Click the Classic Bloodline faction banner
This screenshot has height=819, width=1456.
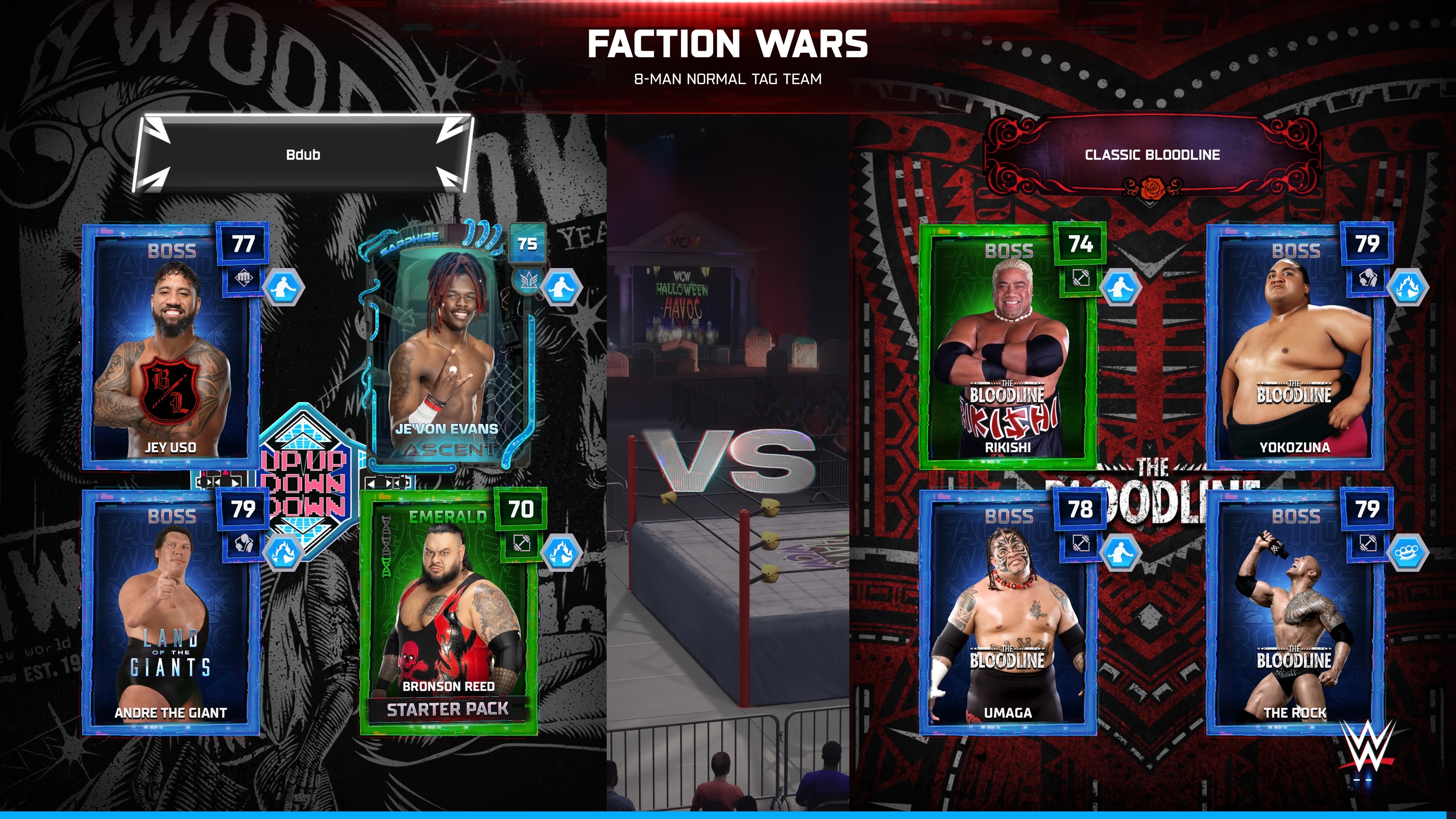[1152, 155]
